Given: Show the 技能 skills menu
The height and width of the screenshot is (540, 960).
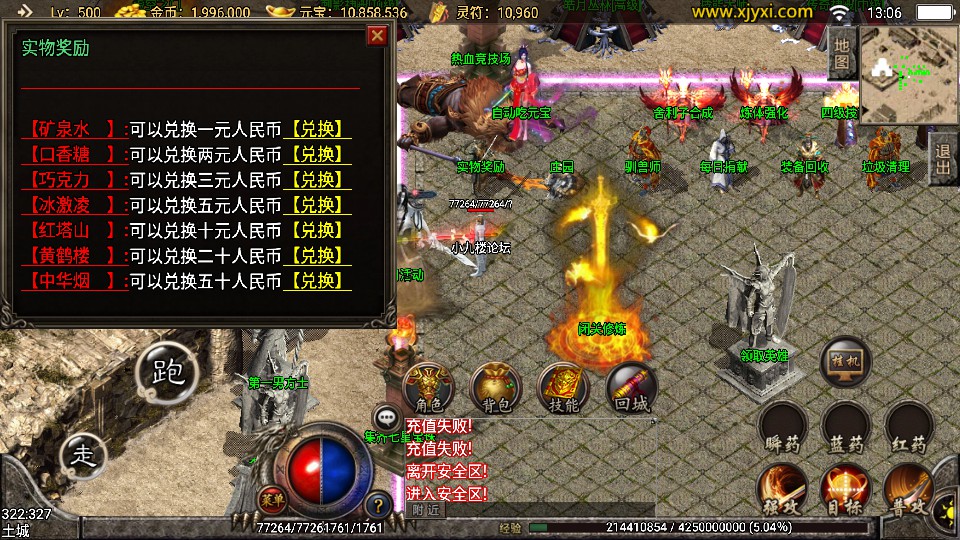Looking at the screenshot, I should pyautogui.click(x=564, y=388).
